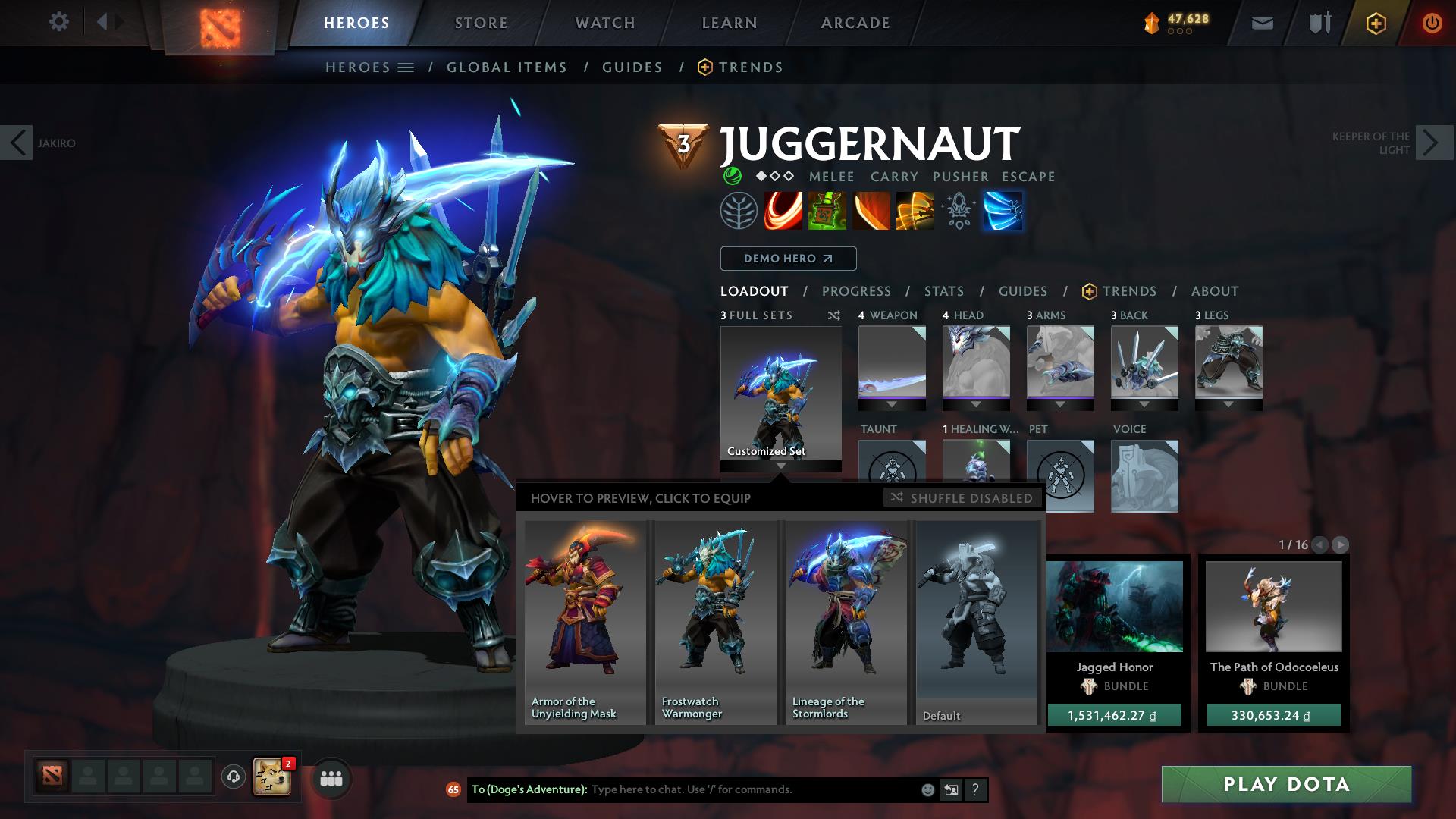Image resolution: width=1456 pixels, height=819 pixels.
Task: Click the Frostwatch Warmonger set thumbnail
Action: tap(715, 622)
